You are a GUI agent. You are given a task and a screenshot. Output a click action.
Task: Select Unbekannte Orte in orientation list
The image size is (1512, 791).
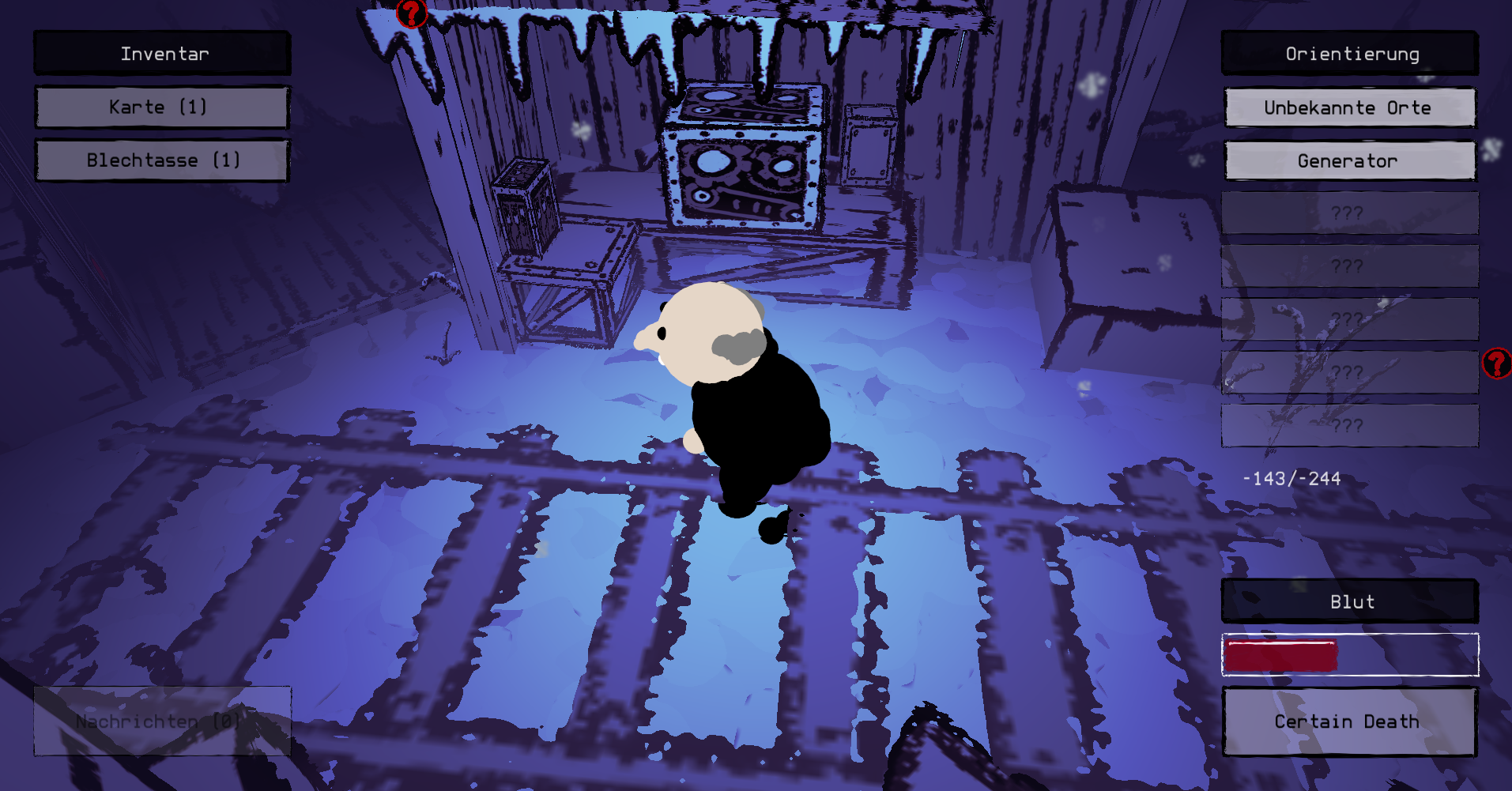click(x=1350, y=107)
